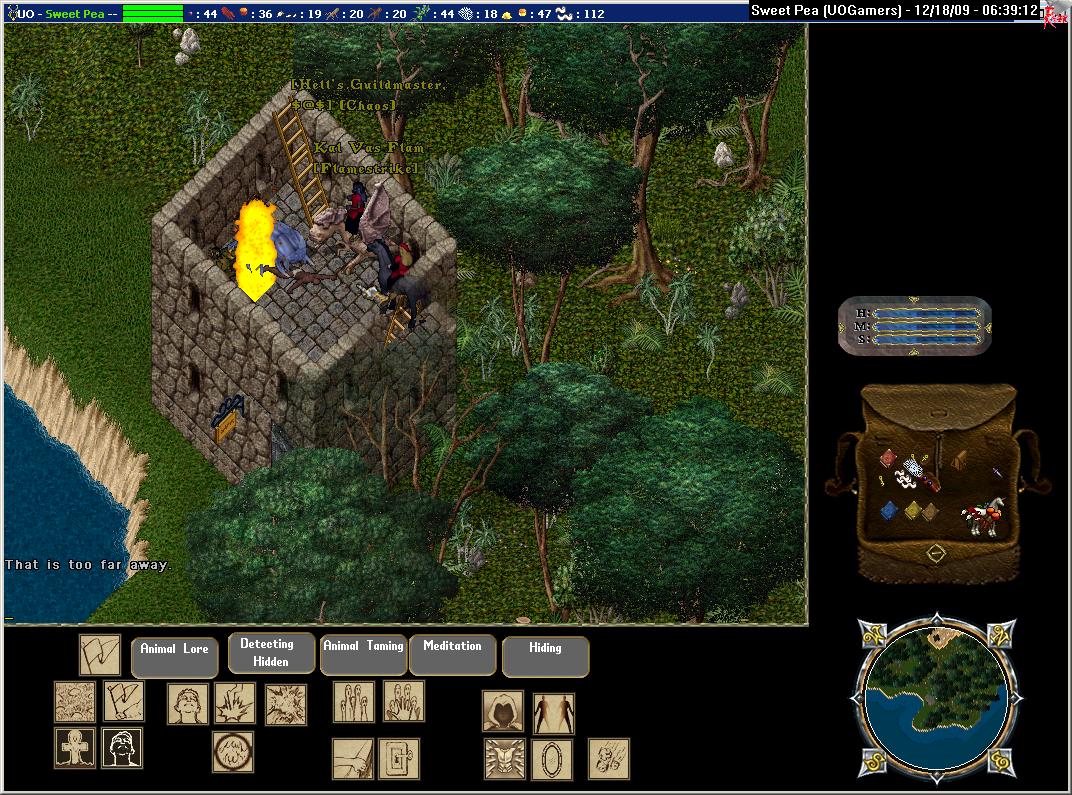This screenshot has width=1072, height=795.
Task: Select the red spellbook in the backpack
Action: coord(890,459)
